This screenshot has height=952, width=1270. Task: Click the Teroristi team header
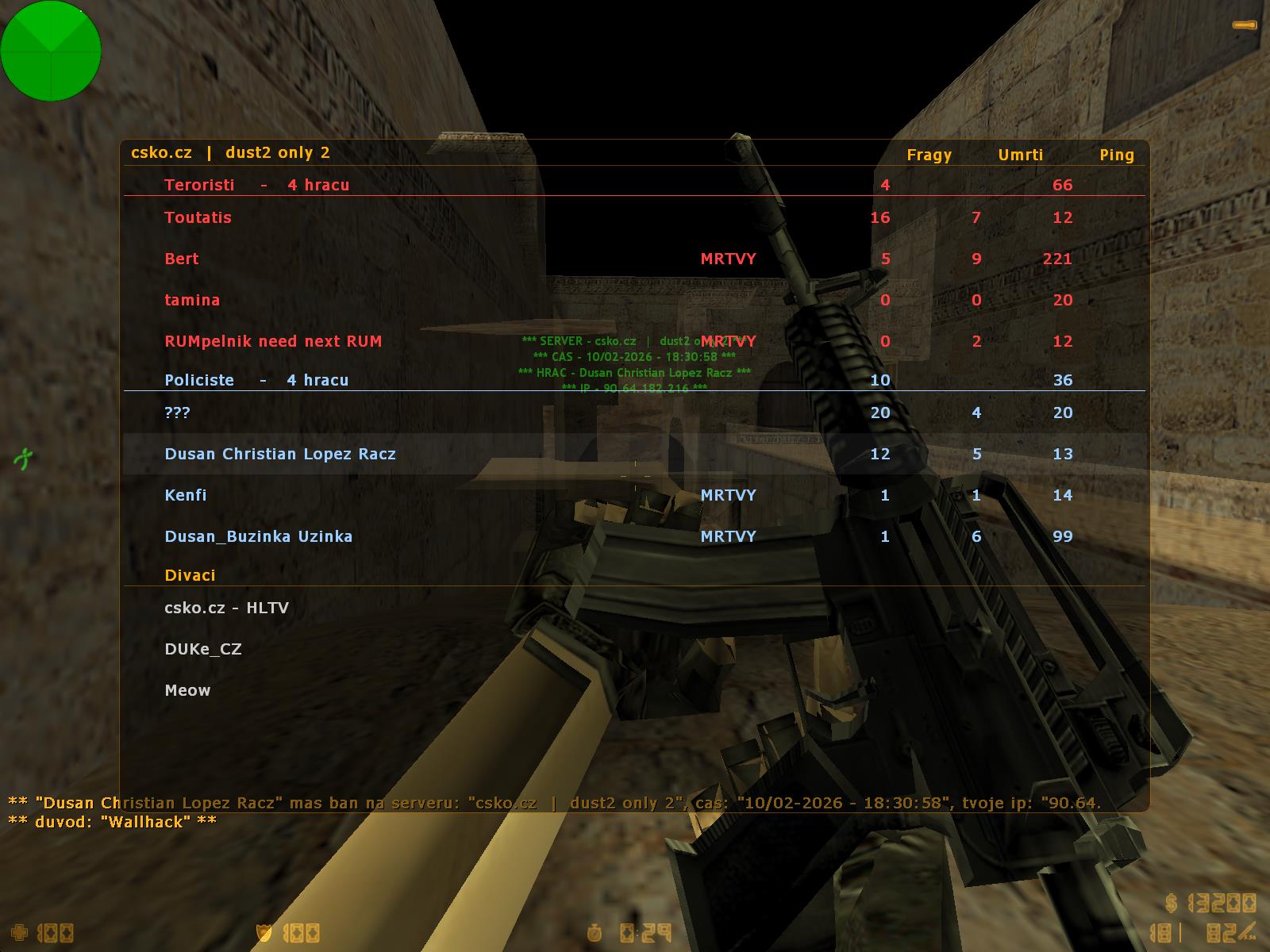click(256, 185)
